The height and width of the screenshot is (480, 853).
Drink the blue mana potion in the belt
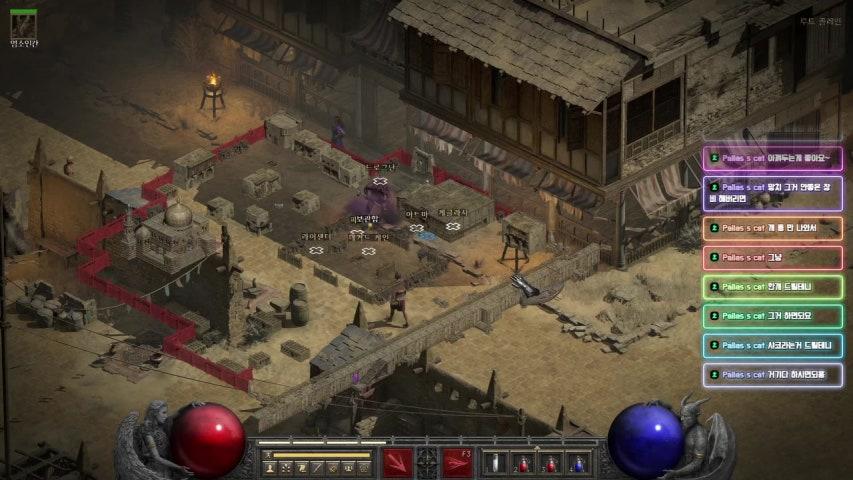point(578,463)
